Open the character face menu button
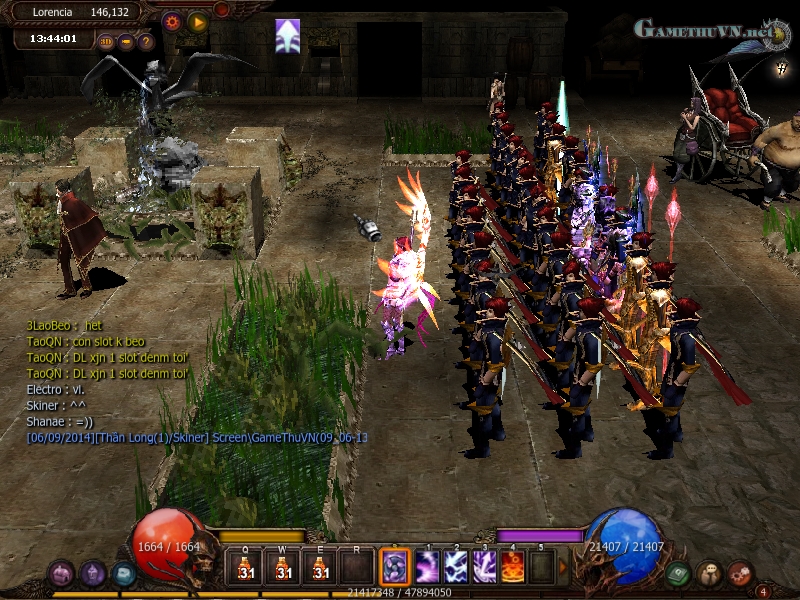 click(x=709, y=573)
